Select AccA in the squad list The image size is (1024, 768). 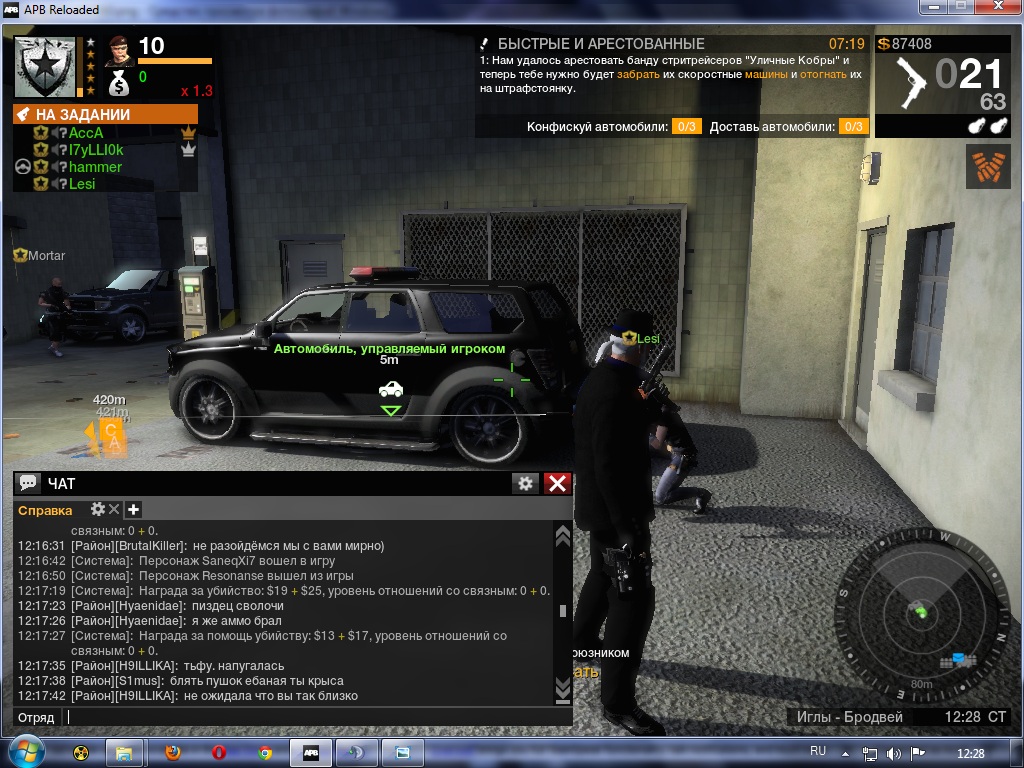click(x=86, y=133)
